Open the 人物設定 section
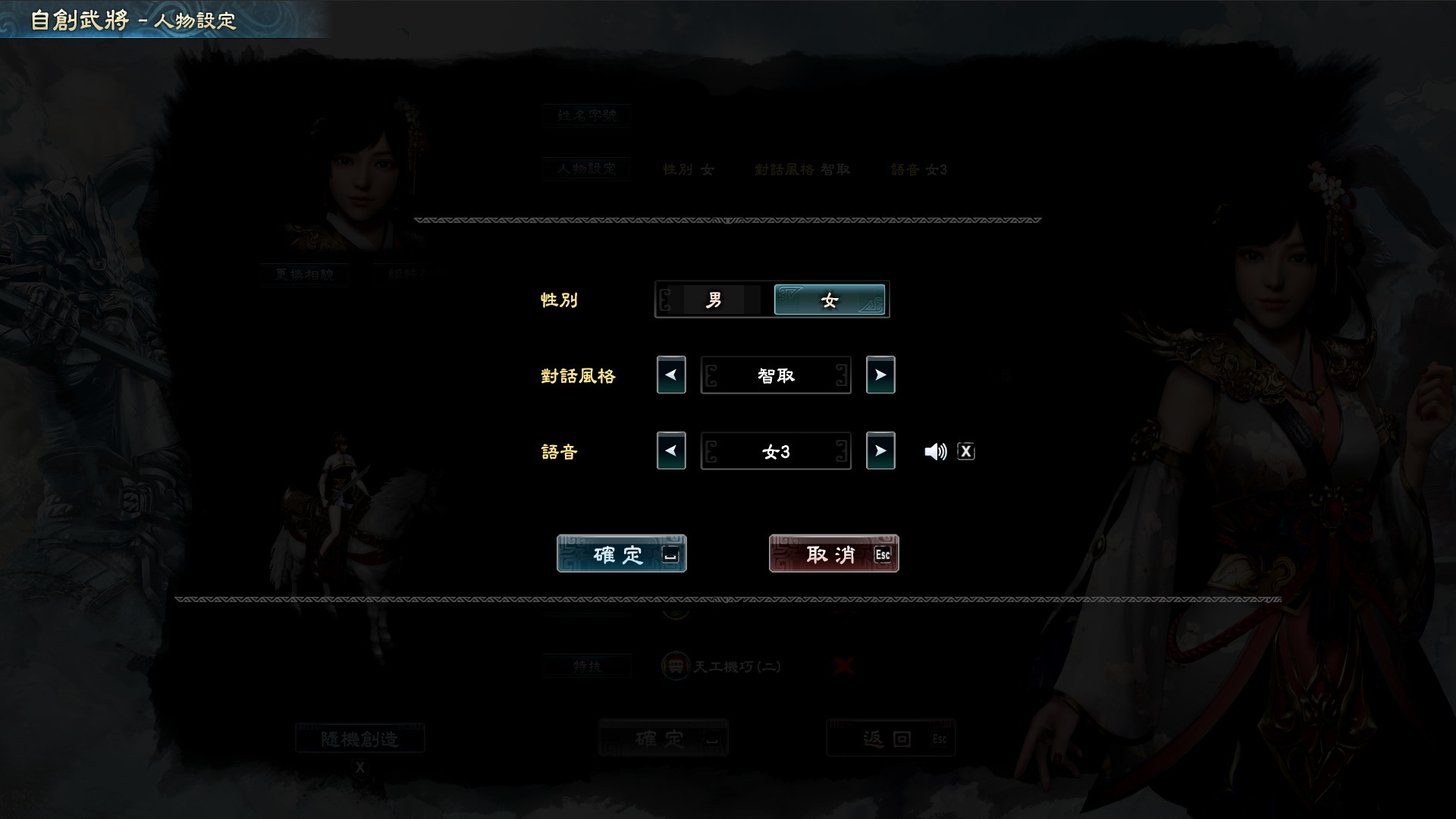Image resolution: width=1456 pixels, height=819 pixels. click(x=586, y=168)
